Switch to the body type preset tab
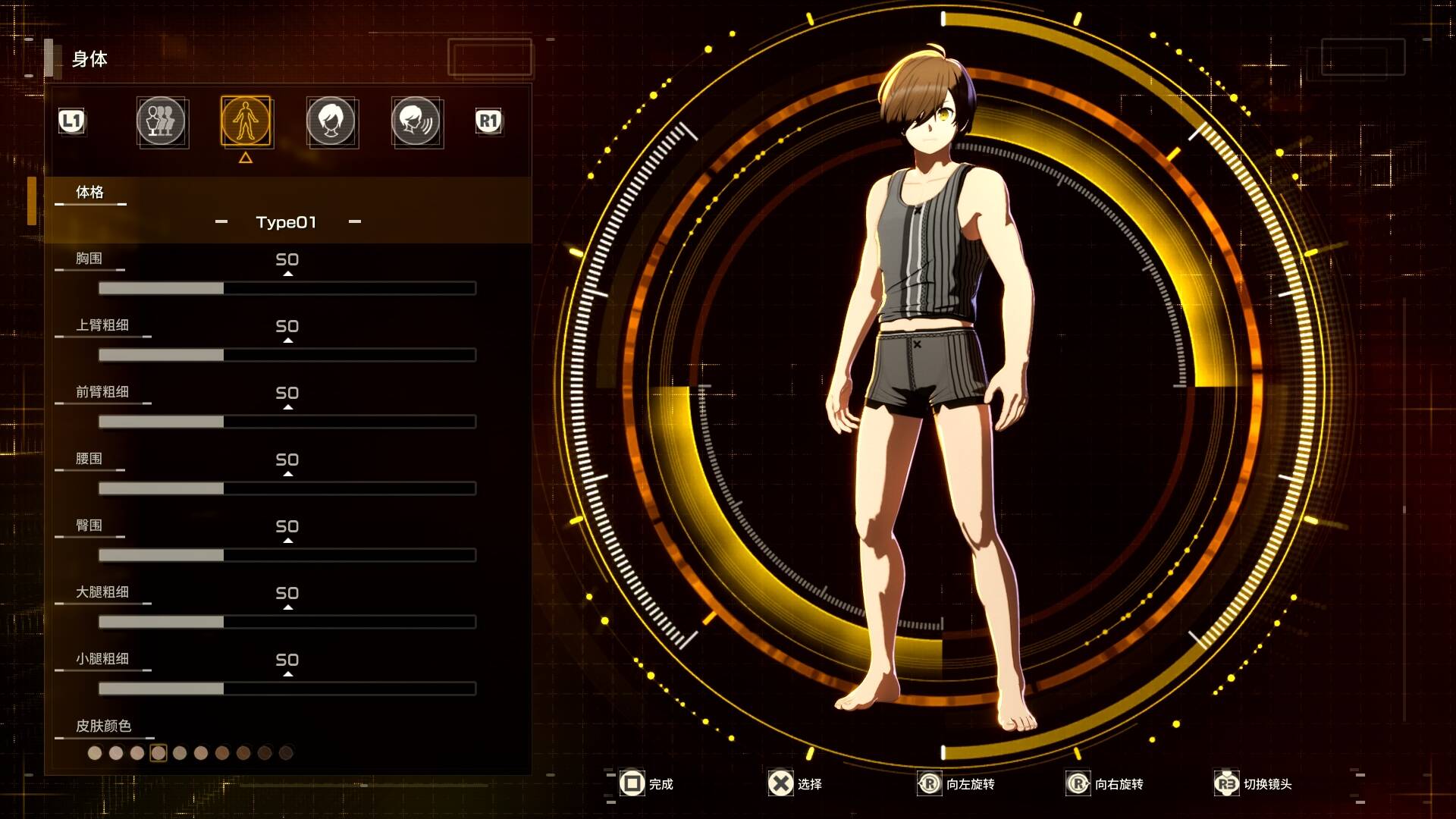 point(161,121)
